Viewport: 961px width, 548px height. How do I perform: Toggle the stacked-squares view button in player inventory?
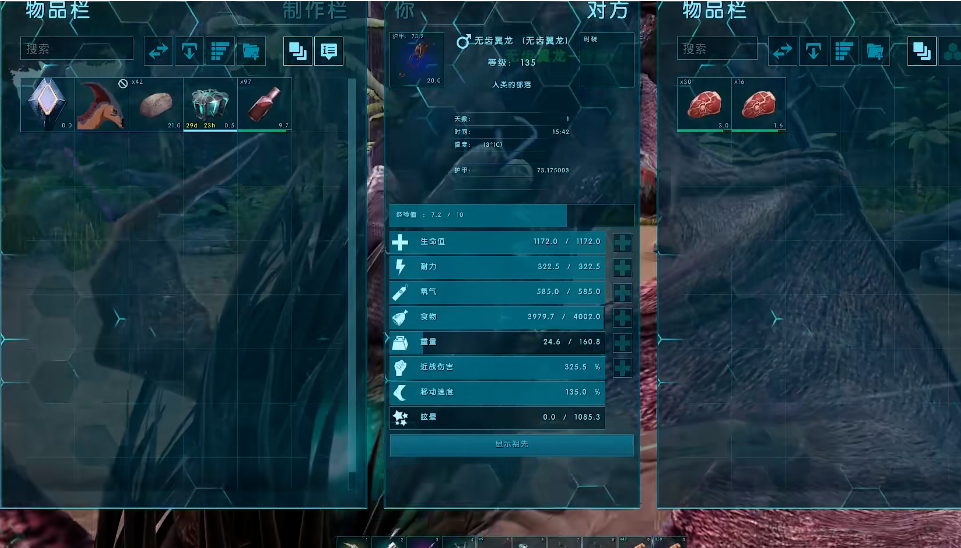(x=298, y=50)
